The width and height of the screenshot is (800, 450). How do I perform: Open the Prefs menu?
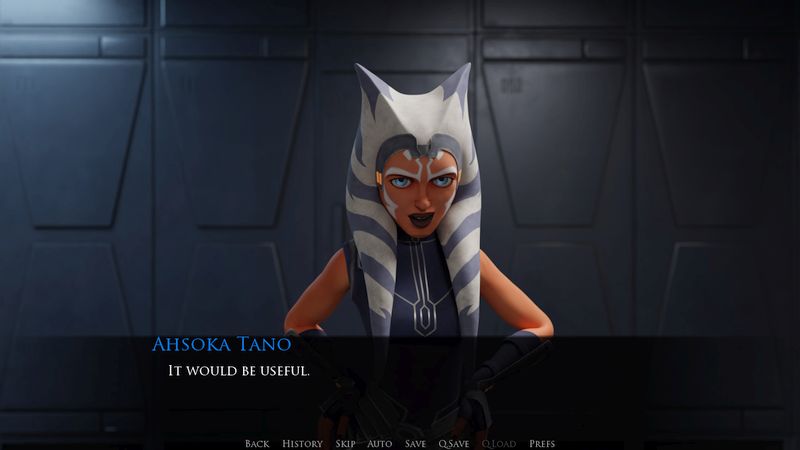(542, 443)
